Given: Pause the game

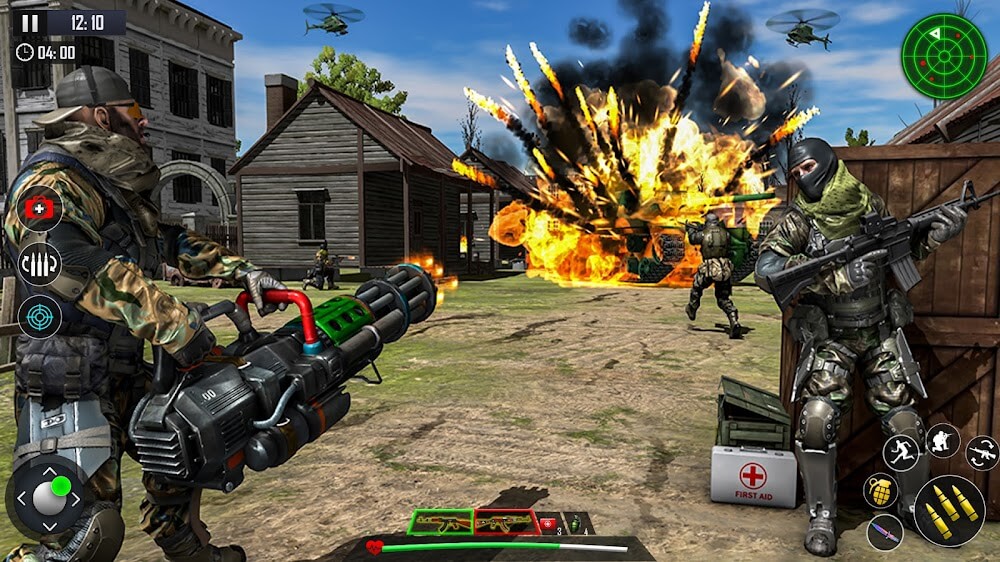Looking at the screenshot, I should (x=31, y=23).
